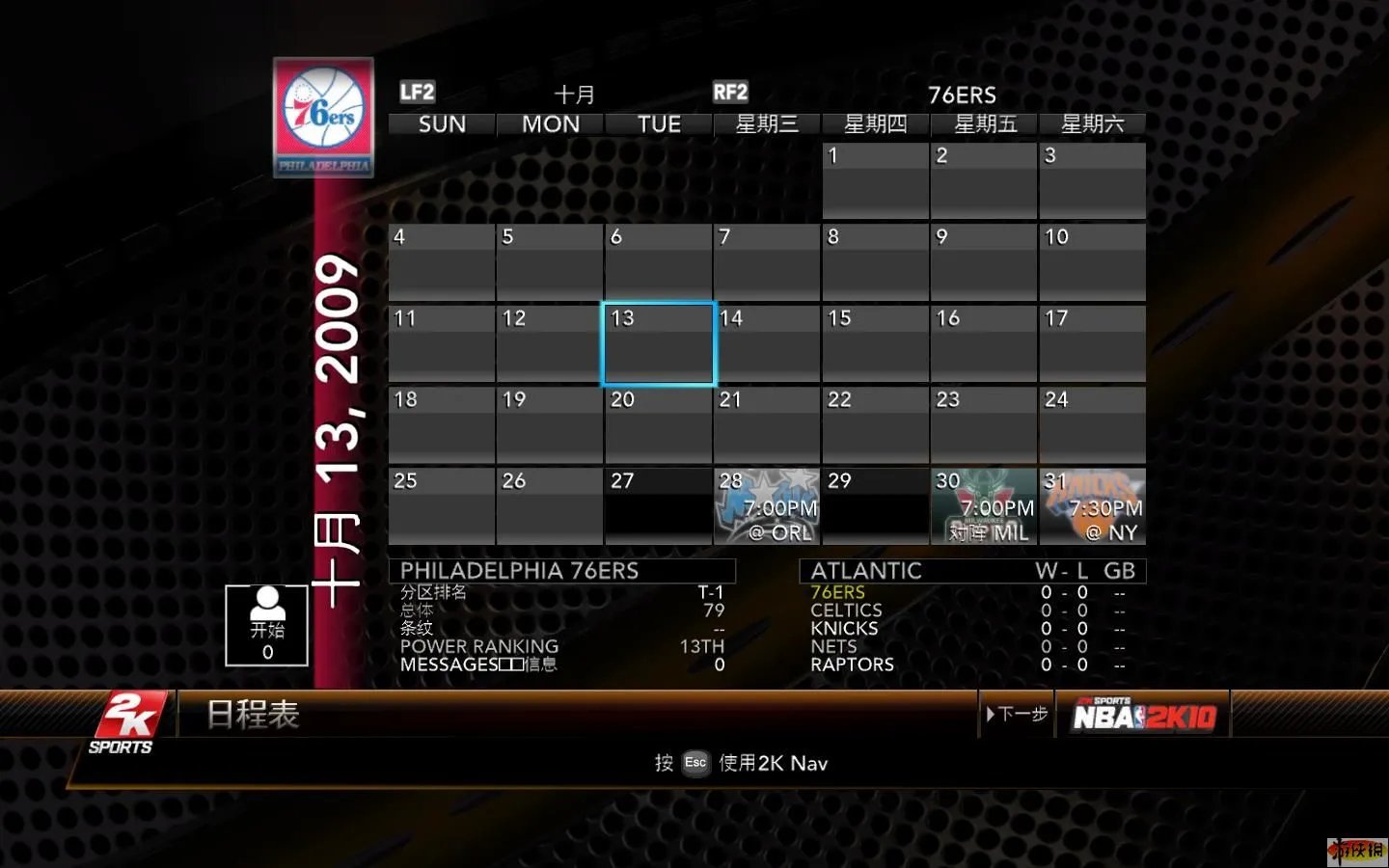Click the 日程表 title tab
1389x868 pixels.
[250, 716]
